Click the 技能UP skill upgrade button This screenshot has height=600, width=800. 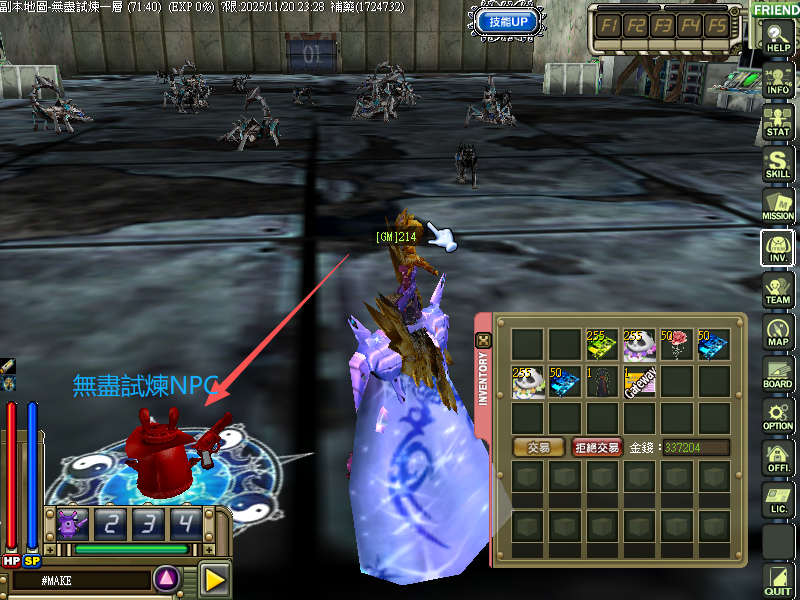coord(508,21)
